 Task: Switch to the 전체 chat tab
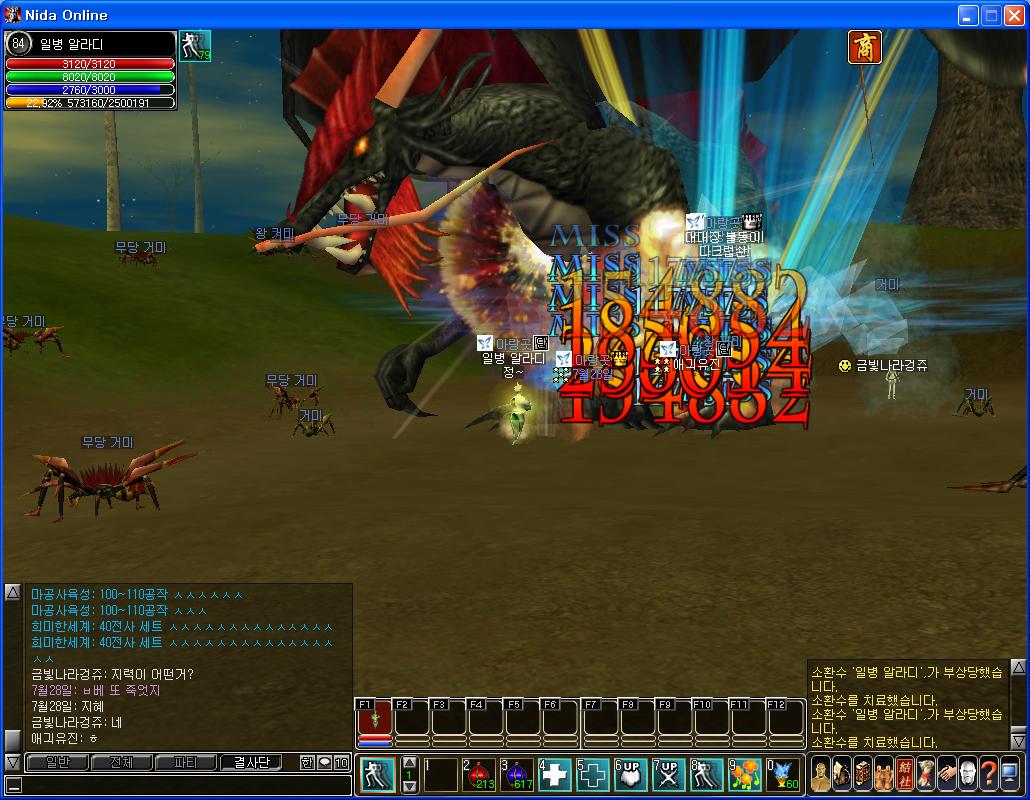121,763
